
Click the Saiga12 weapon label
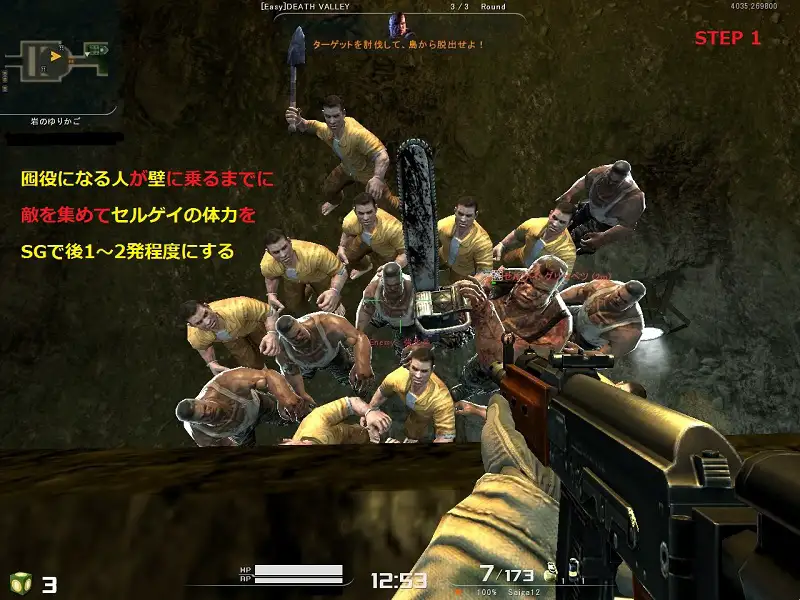point(520,593)
